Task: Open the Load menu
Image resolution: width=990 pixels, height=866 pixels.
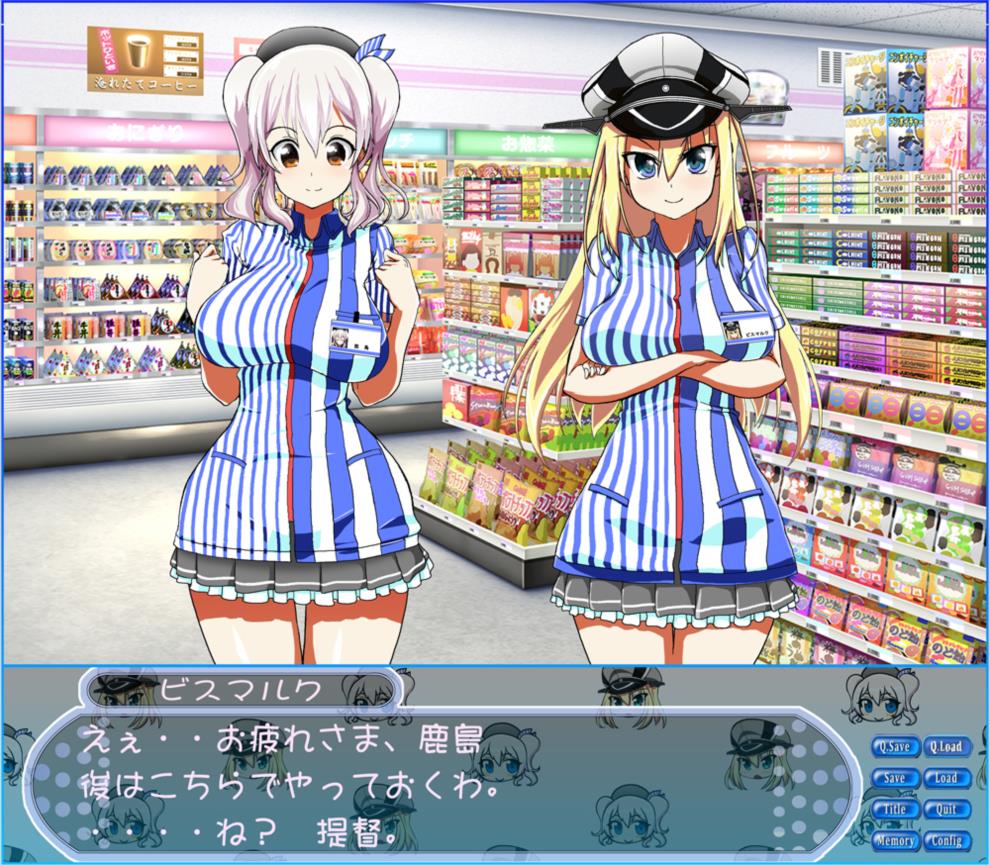Action: (x=944, y=778)
